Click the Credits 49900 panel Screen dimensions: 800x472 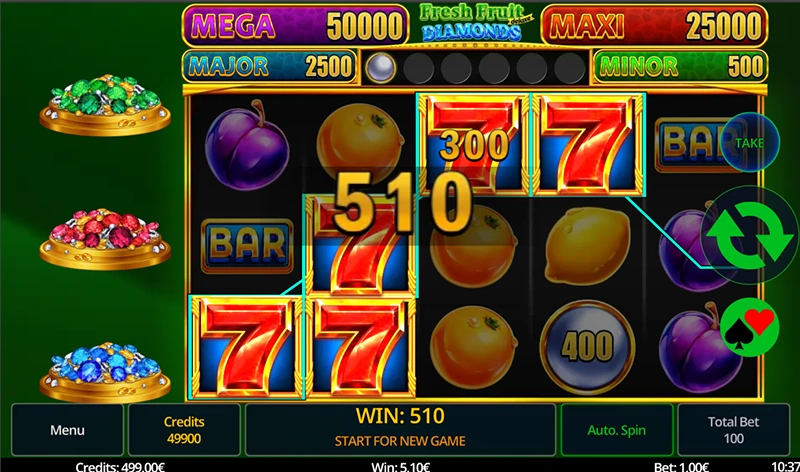click(184, 430)
